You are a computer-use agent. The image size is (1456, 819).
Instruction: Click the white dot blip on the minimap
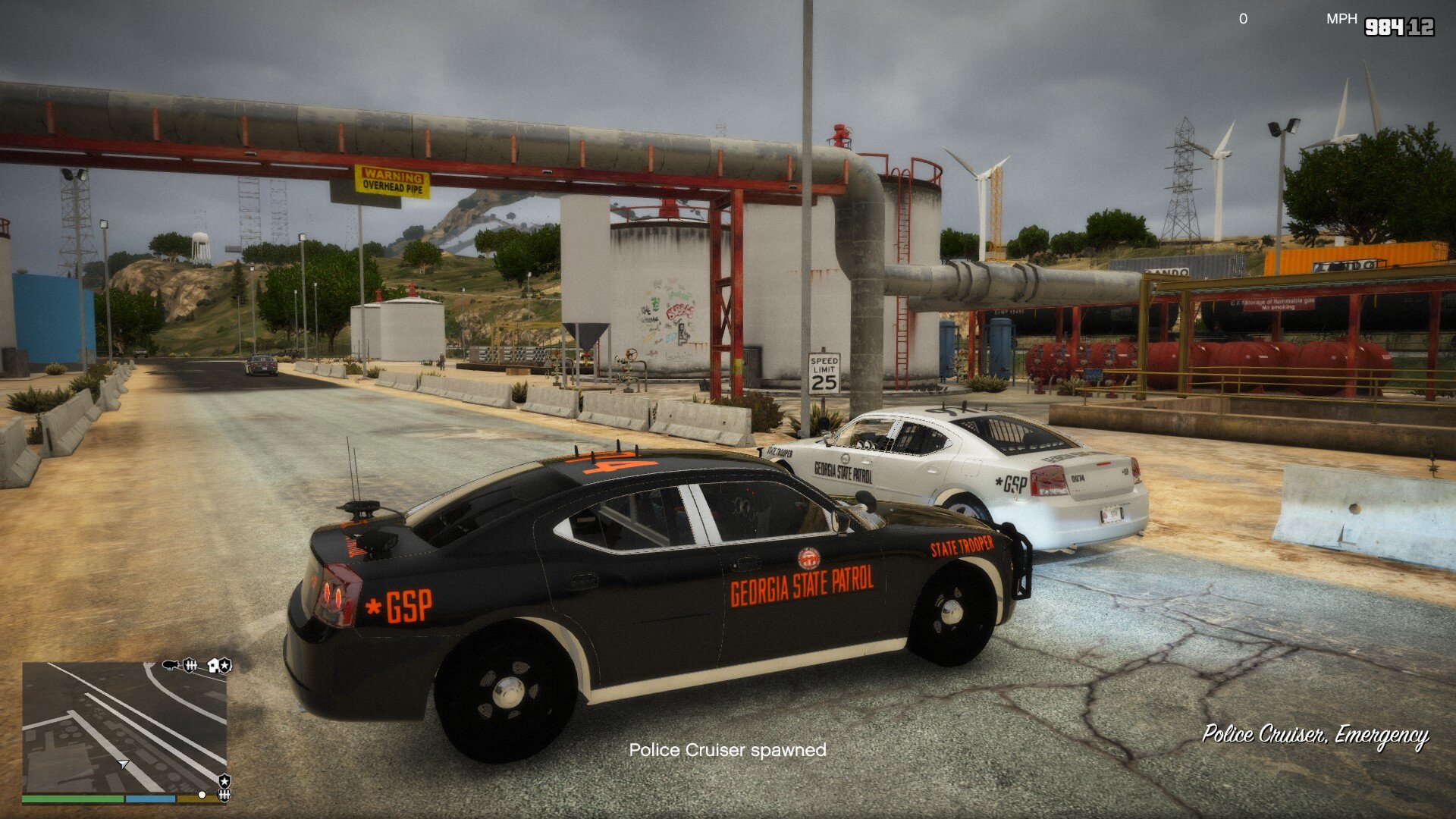coord(202,795)
